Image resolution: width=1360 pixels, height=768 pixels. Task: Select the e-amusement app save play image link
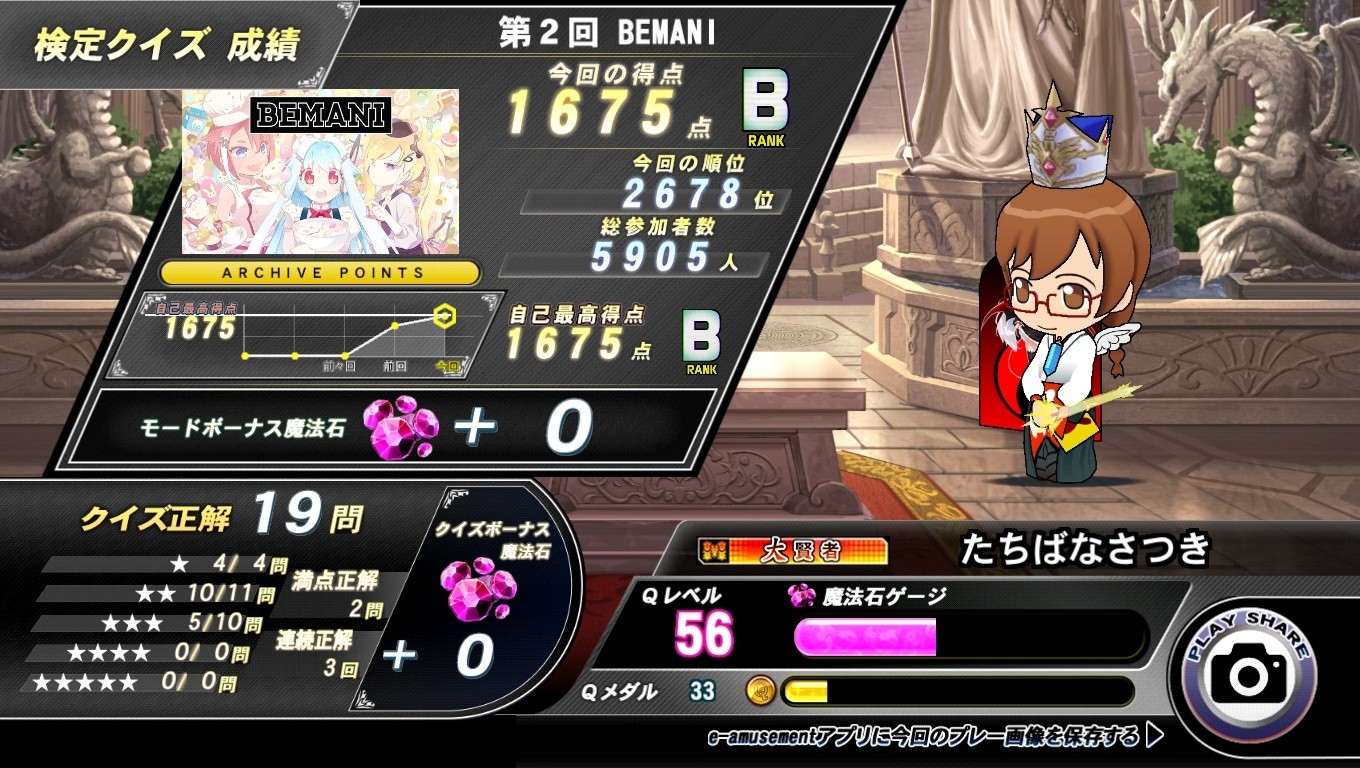tap(934, 738)
